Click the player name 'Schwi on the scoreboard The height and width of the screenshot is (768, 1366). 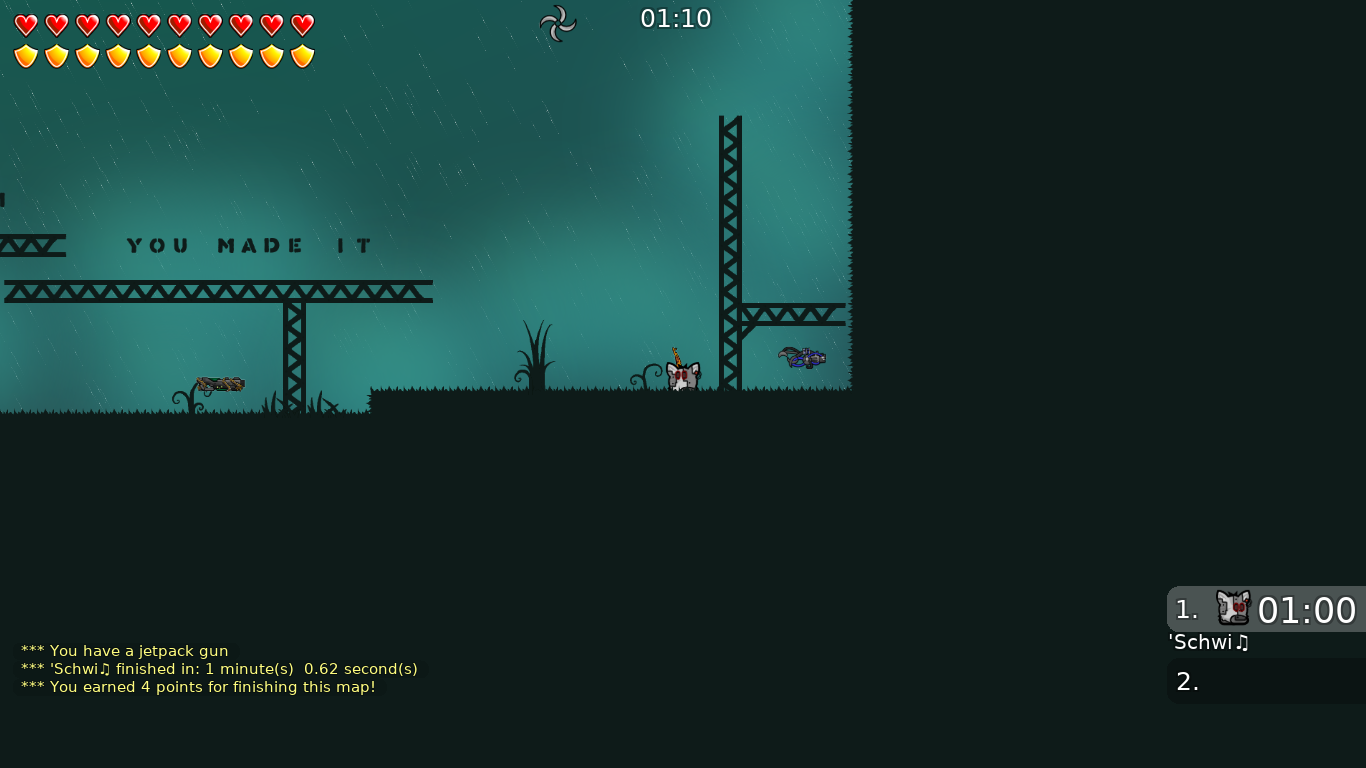(x=1208, y=643)
